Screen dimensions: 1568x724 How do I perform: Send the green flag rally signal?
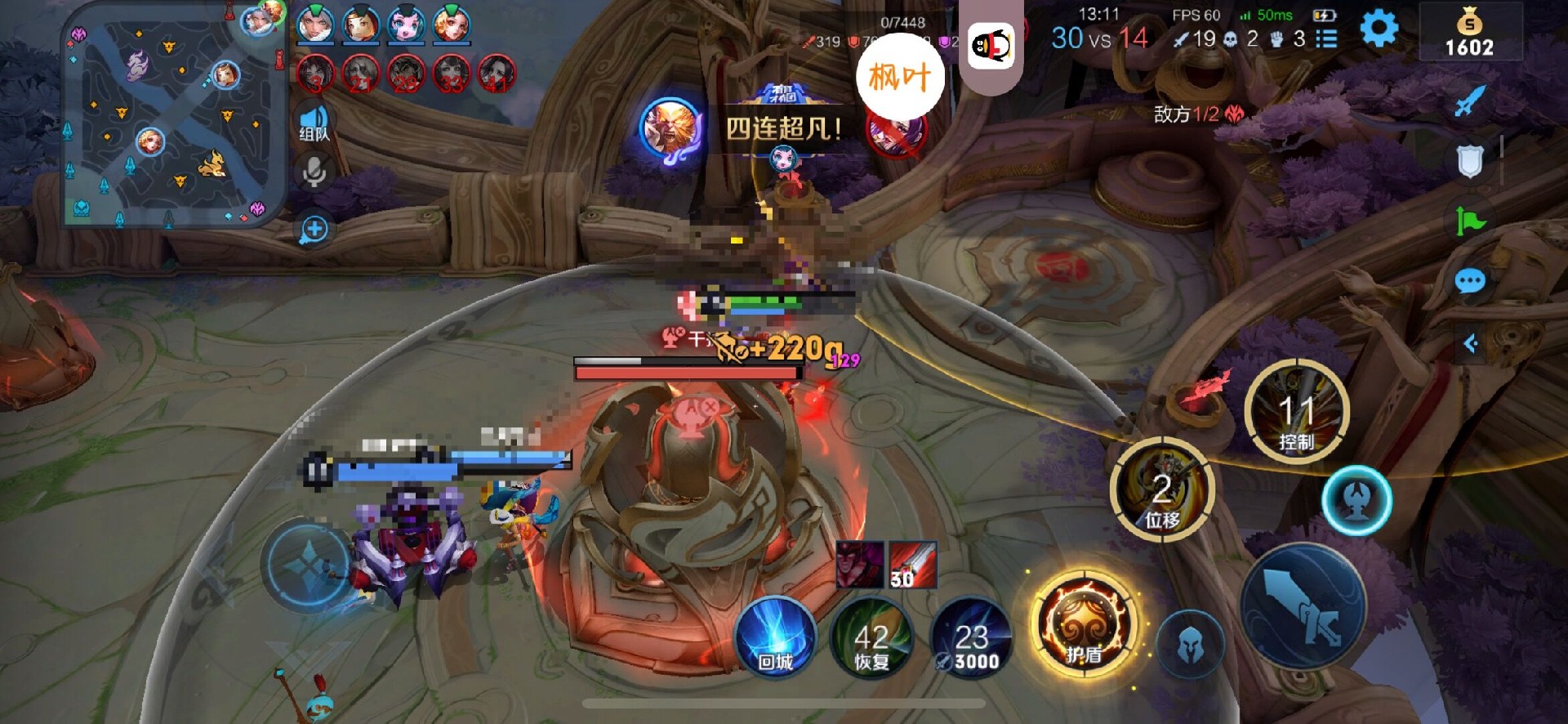tap(1470, 220)
